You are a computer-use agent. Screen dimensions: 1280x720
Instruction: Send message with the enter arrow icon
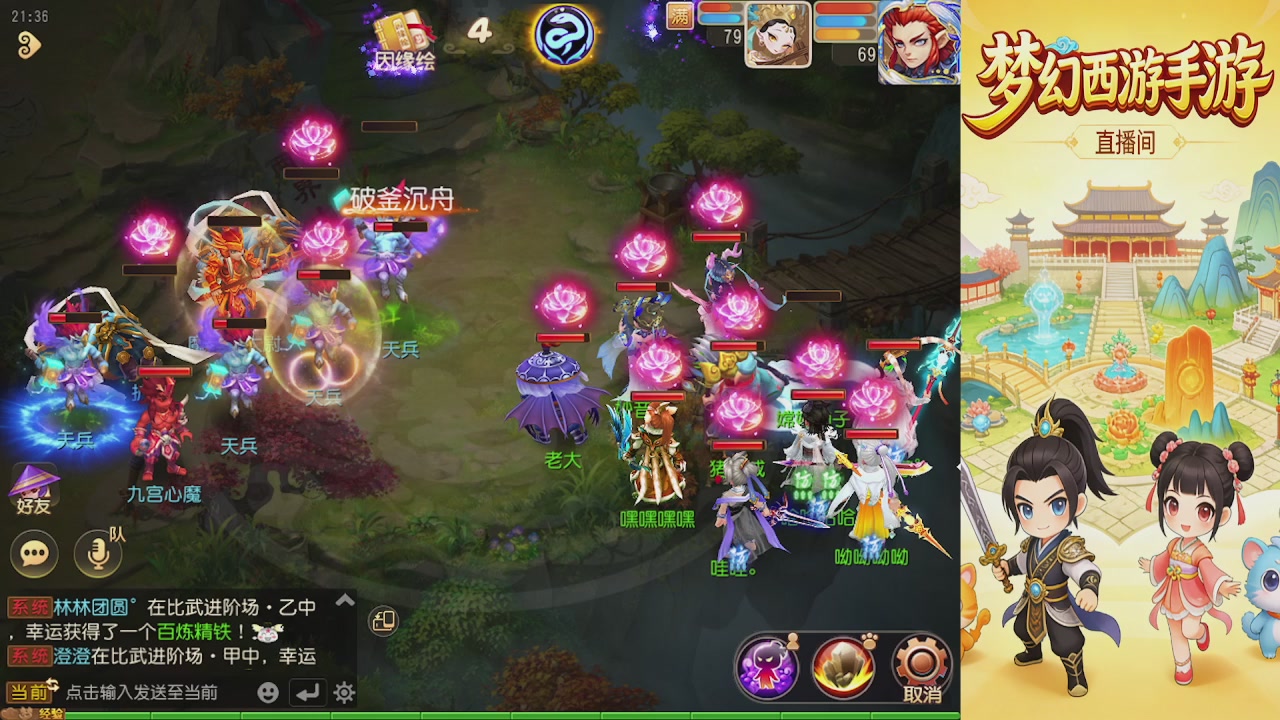pos(308,693)
